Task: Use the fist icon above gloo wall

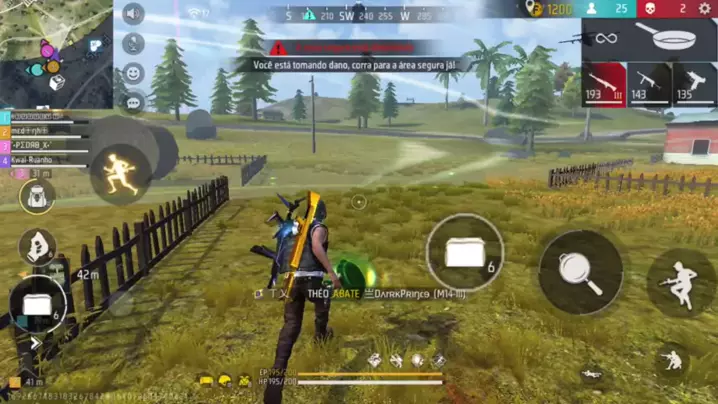Action: coord(36,246)
